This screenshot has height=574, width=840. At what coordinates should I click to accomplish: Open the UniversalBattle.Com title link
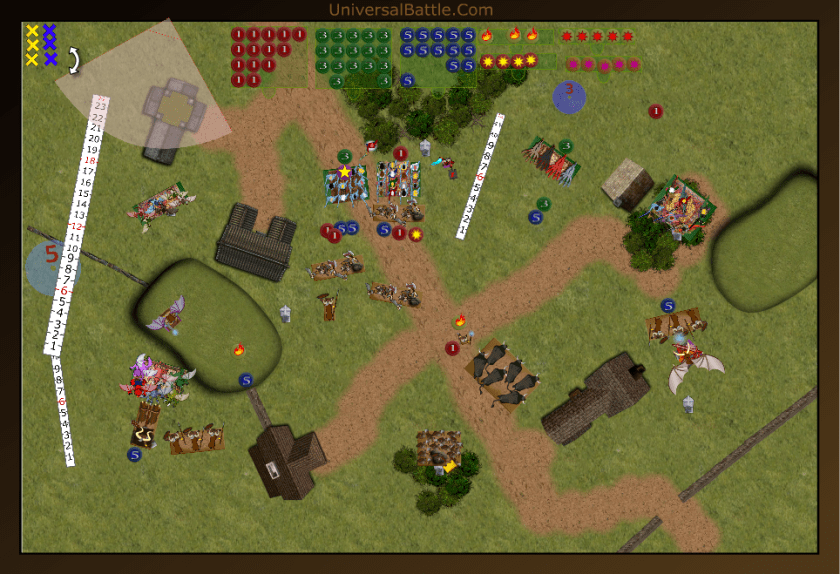click(410, 10)
